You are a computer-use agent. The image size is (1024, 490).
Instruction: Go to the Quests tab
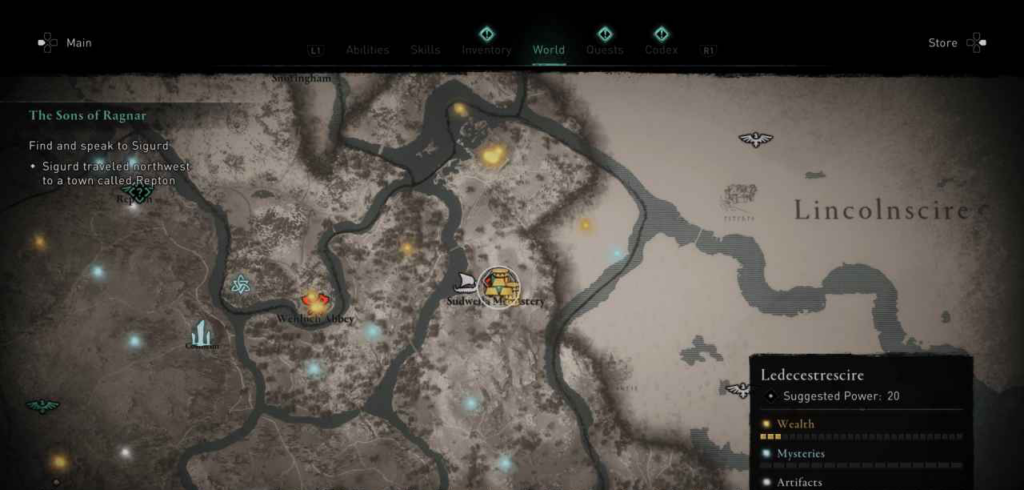coord(604,50)
